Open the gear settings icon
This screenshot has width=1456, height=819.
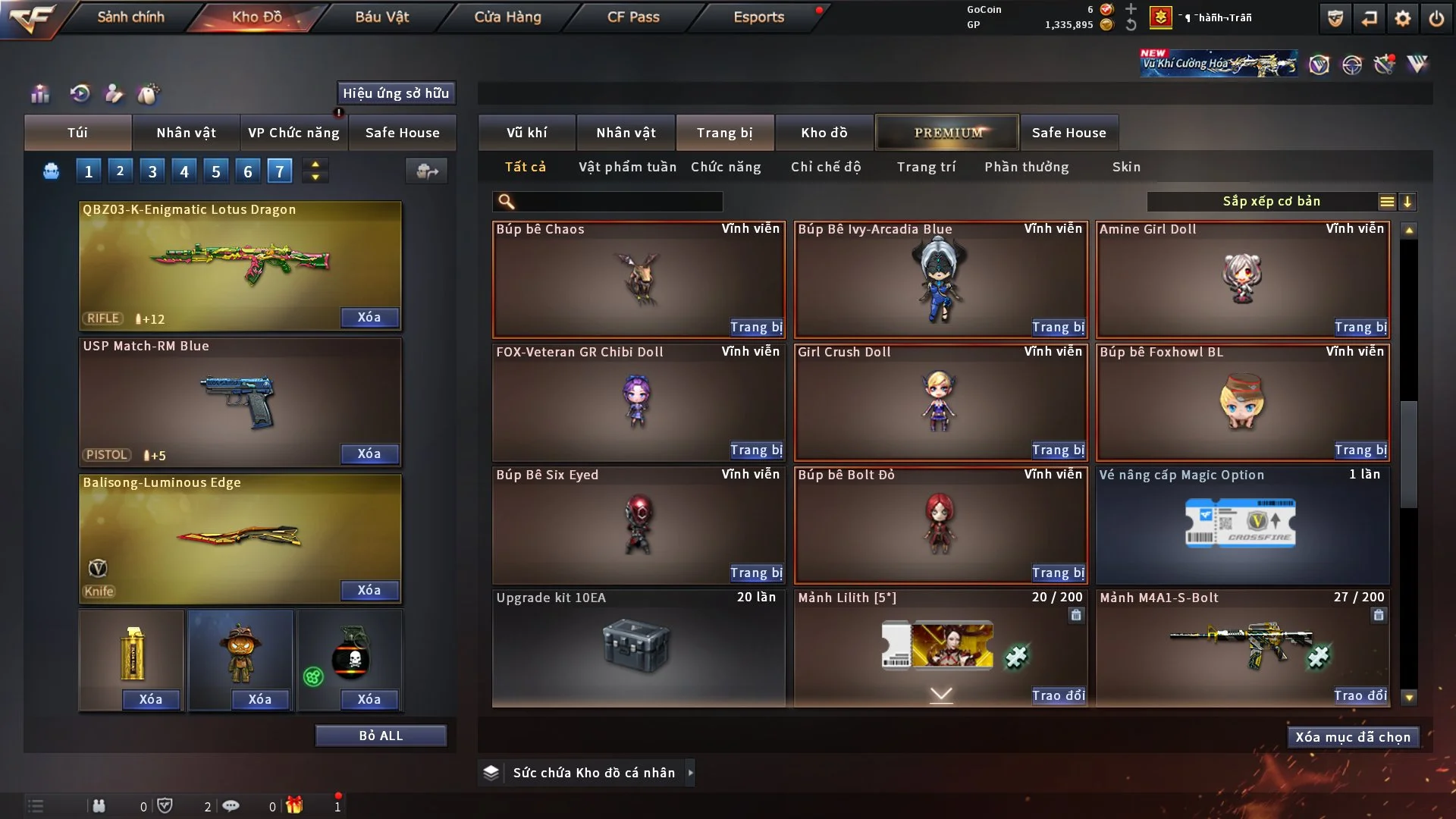pyautogui.click(x=1402, y=18)
